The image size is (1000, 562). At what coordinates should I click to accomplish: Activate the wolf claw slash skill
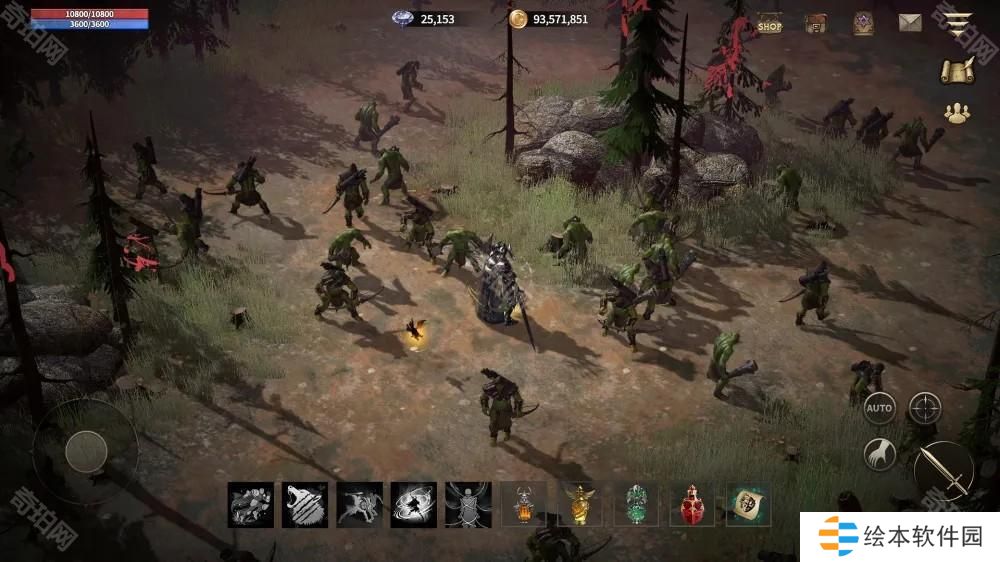(304, 504)
